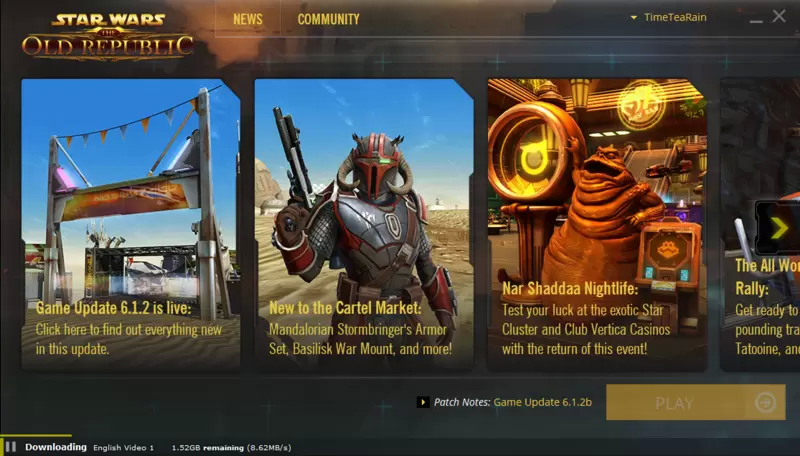The width and height of the screenshot is (800, 456).
Task: Open the News tab
Action: coord(248,19)
